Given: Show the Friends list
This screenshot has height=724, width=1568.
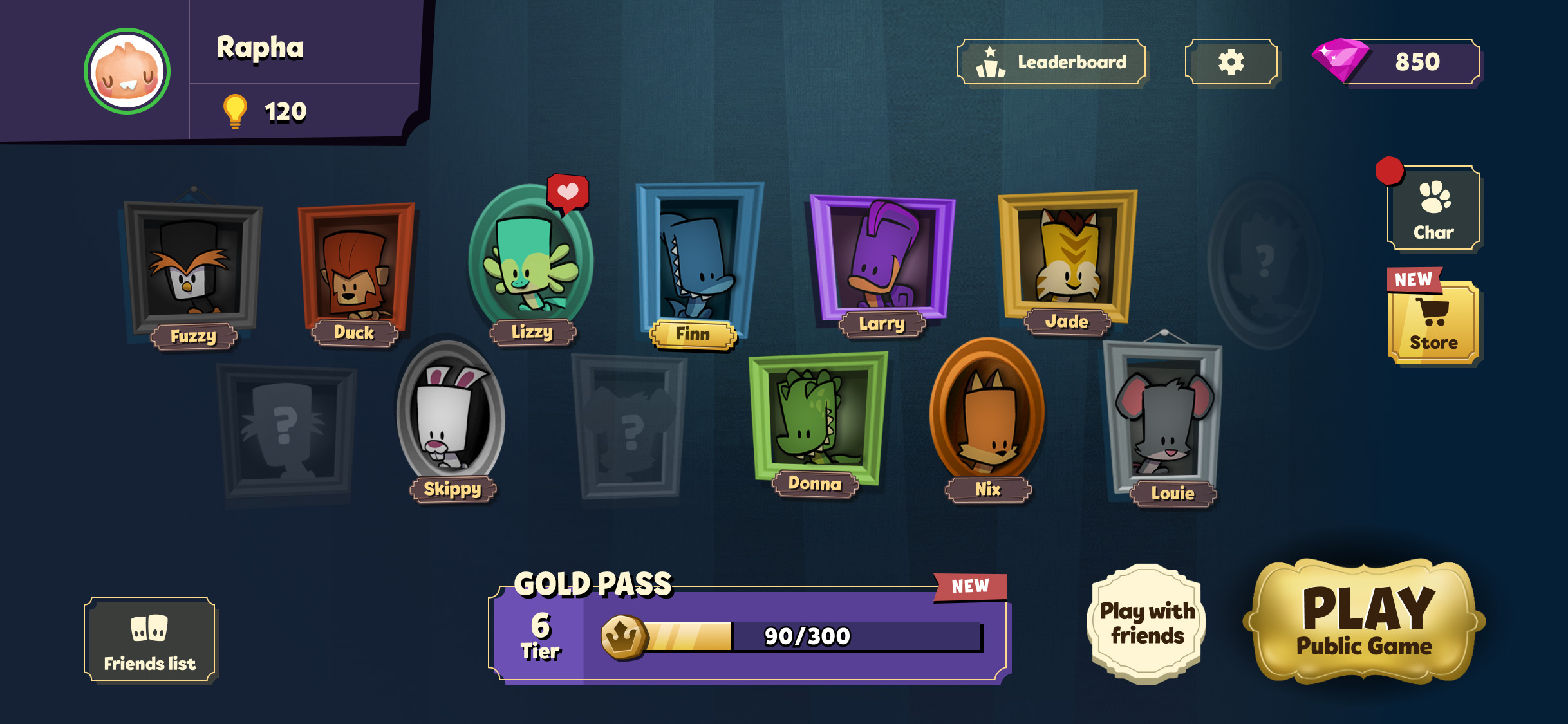Looking at the screenshot, I should click(149, 640).
